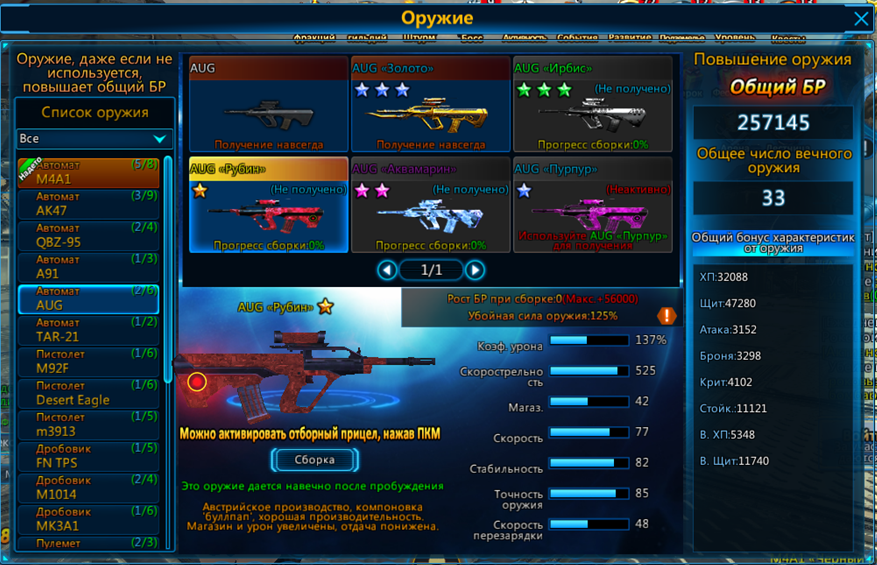Select Desert Eagle pistol entry

[90, 393]
